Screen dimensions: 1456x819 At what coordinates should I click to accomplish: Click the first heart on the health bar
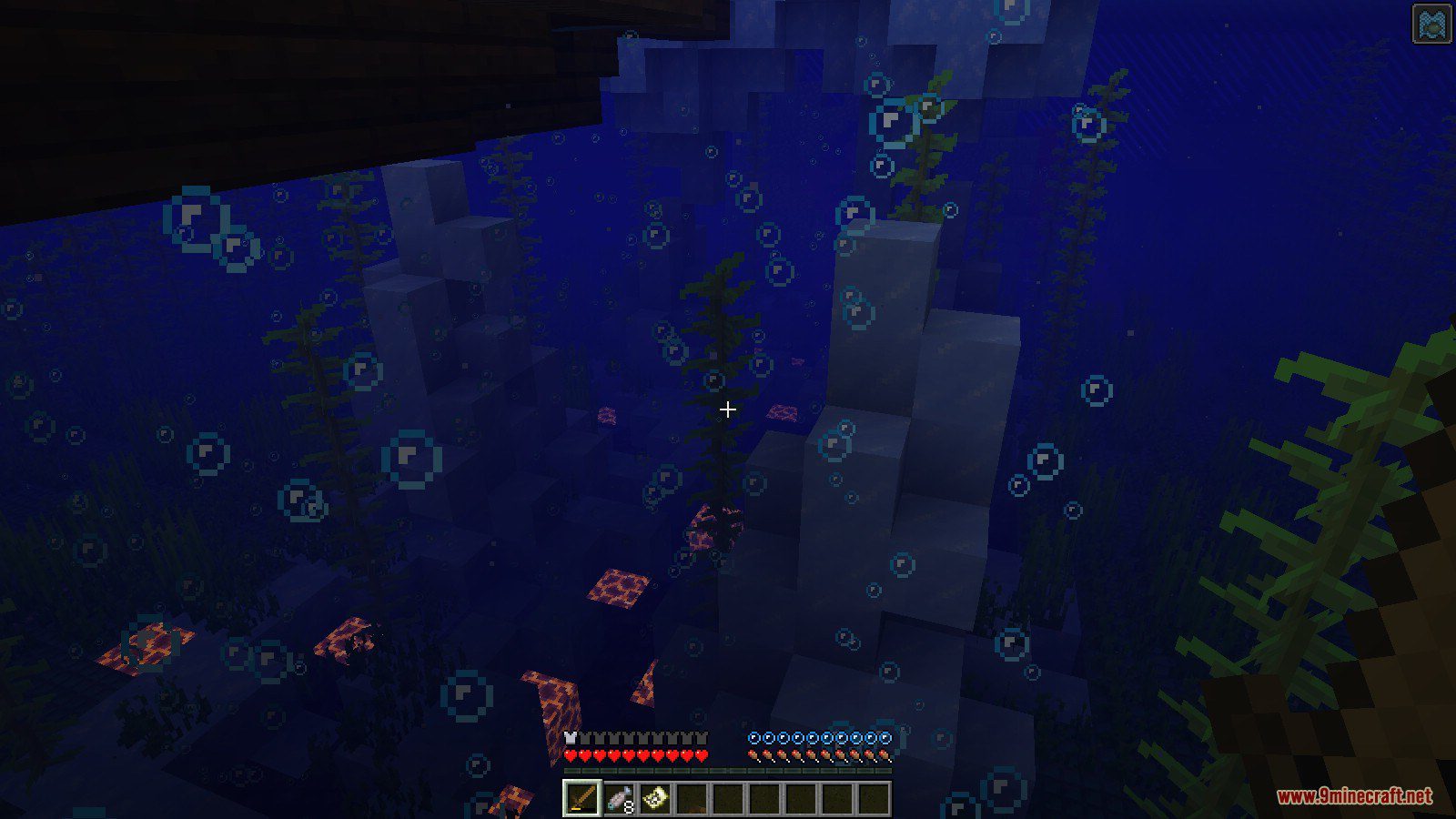coord(569,757)
